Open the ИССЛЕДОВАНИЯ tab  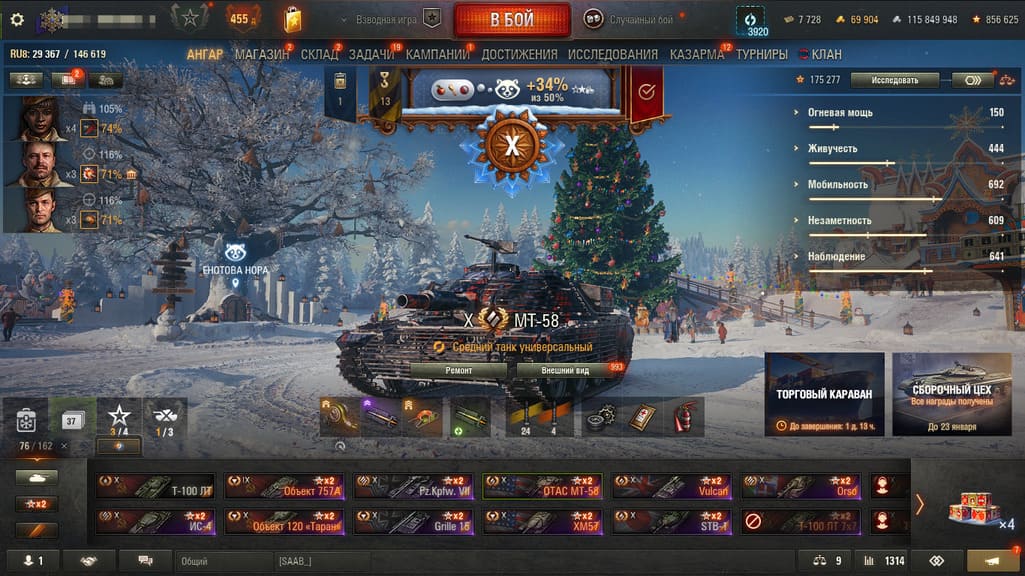point(612,54)
